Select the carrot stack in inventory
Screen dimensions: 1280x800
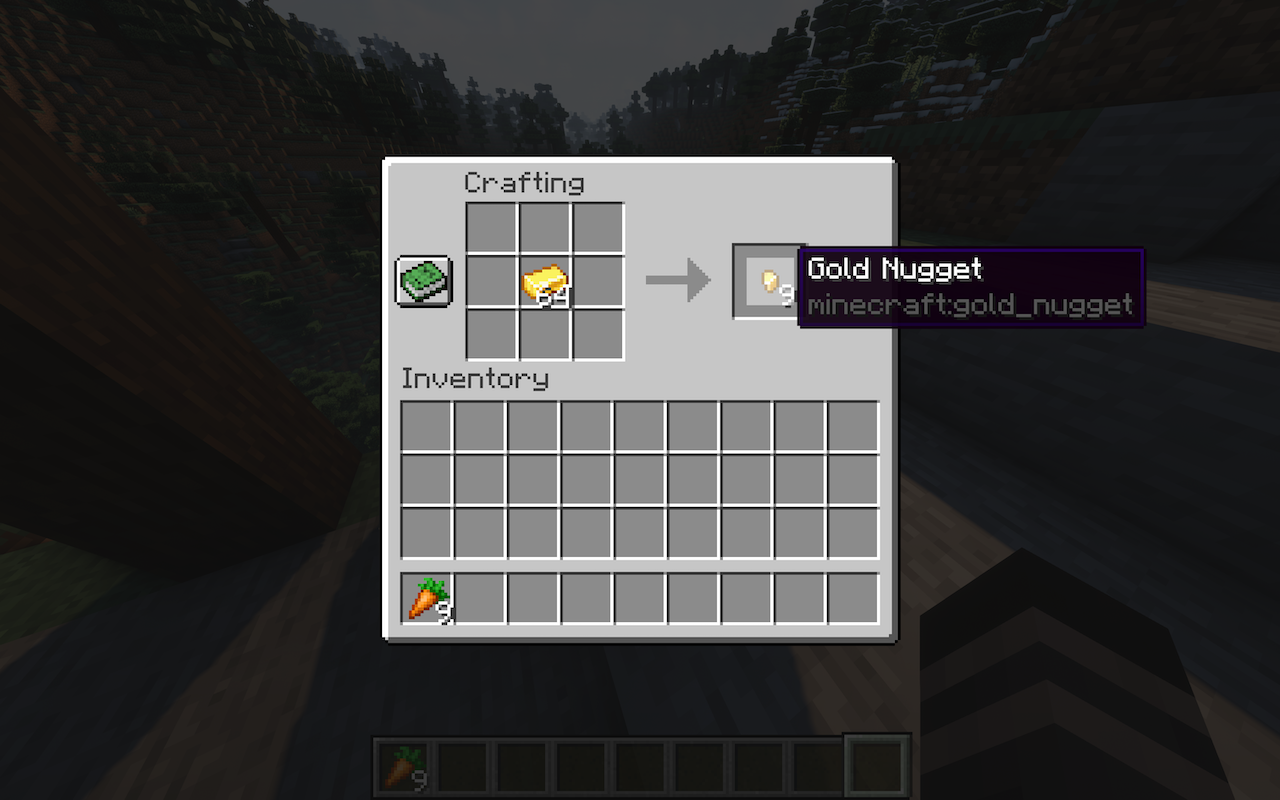(x=427, y=598)
